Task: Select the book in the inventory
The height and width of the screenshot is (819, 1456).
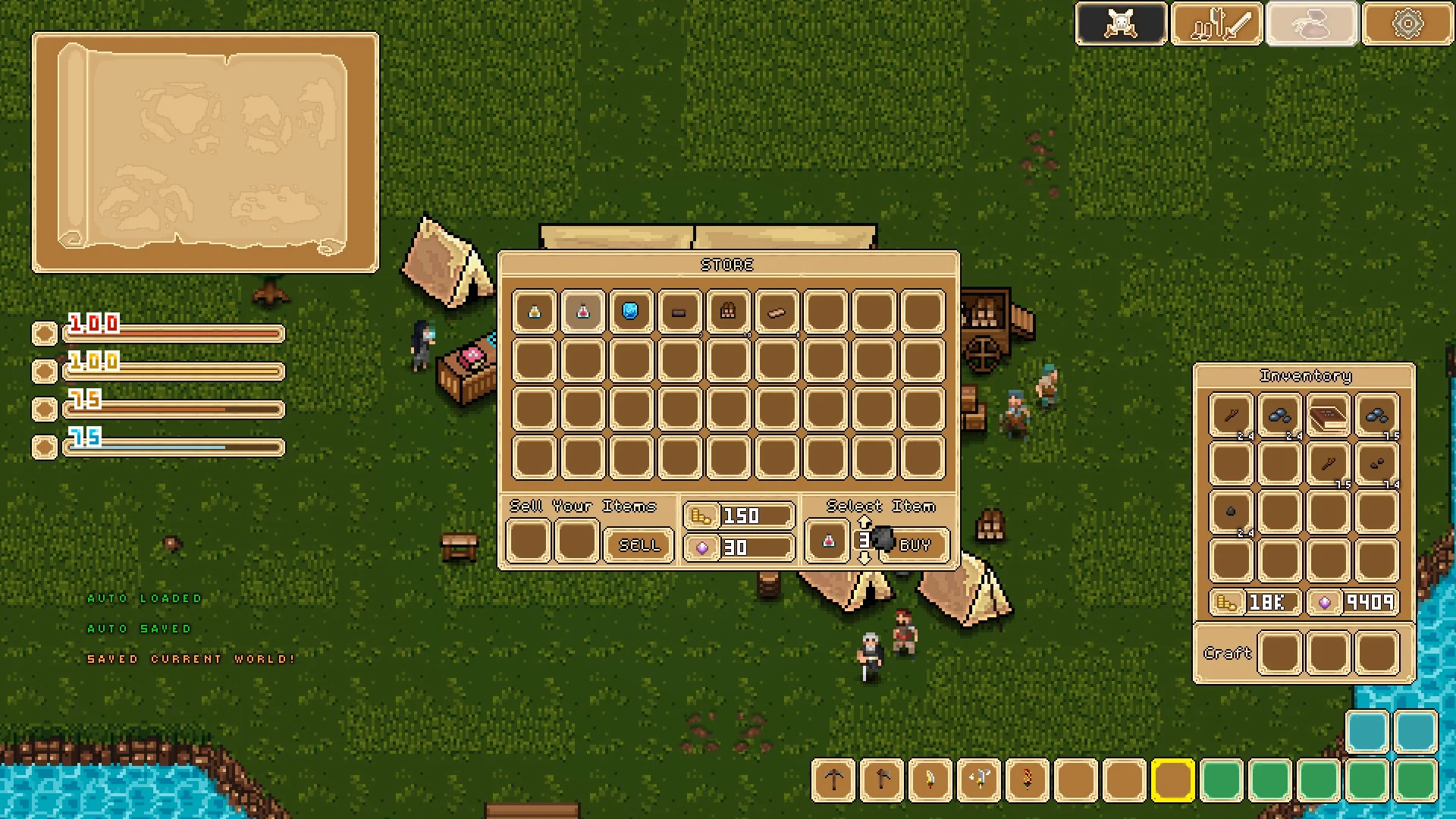Action: point(1329,416)
